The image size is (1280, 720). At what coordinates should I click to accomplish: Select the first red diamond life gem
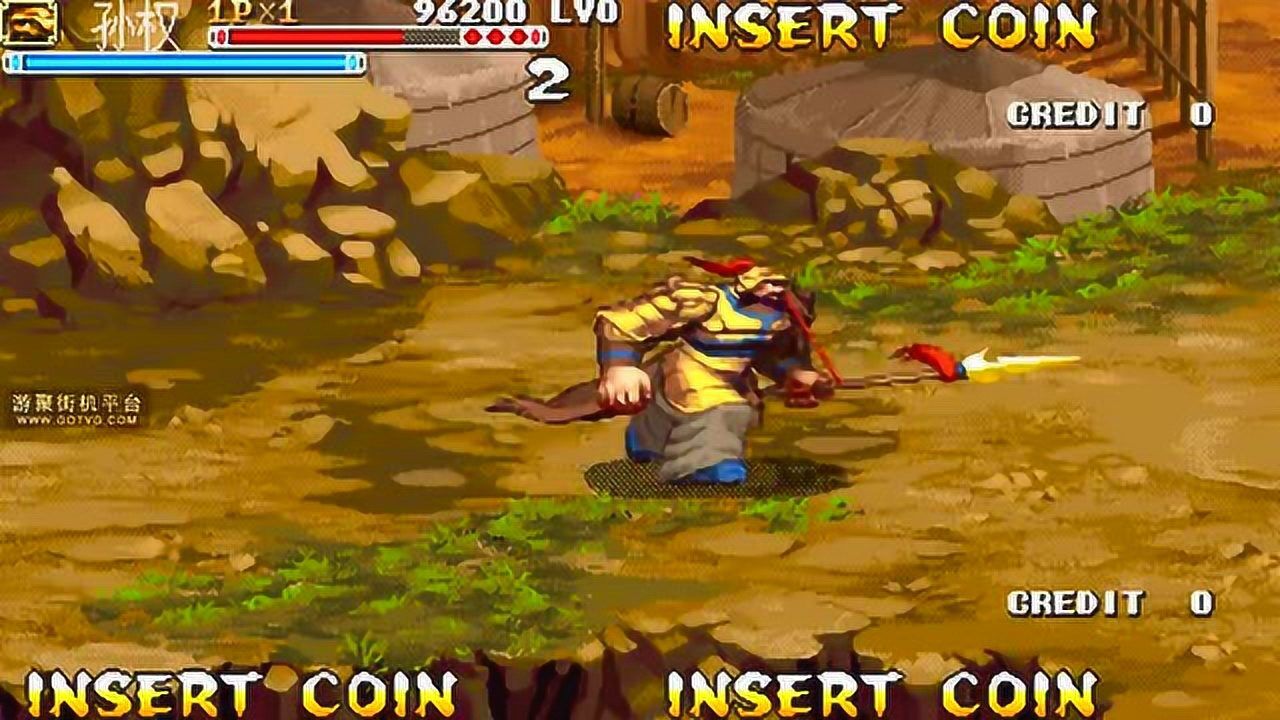(x=471, y=36)
